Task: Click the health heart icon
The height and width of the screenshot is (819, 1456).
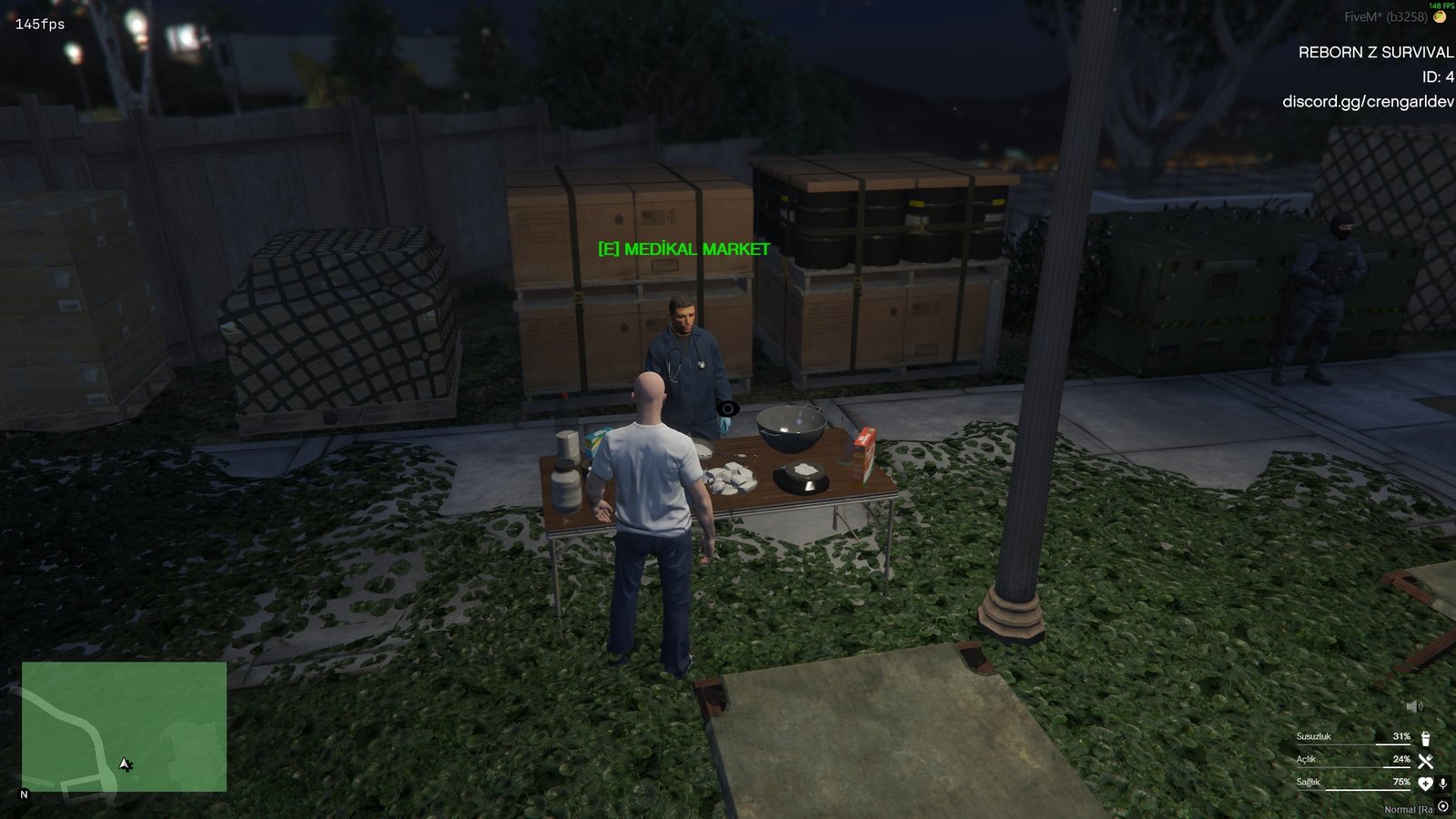Action: point(1425,784)
